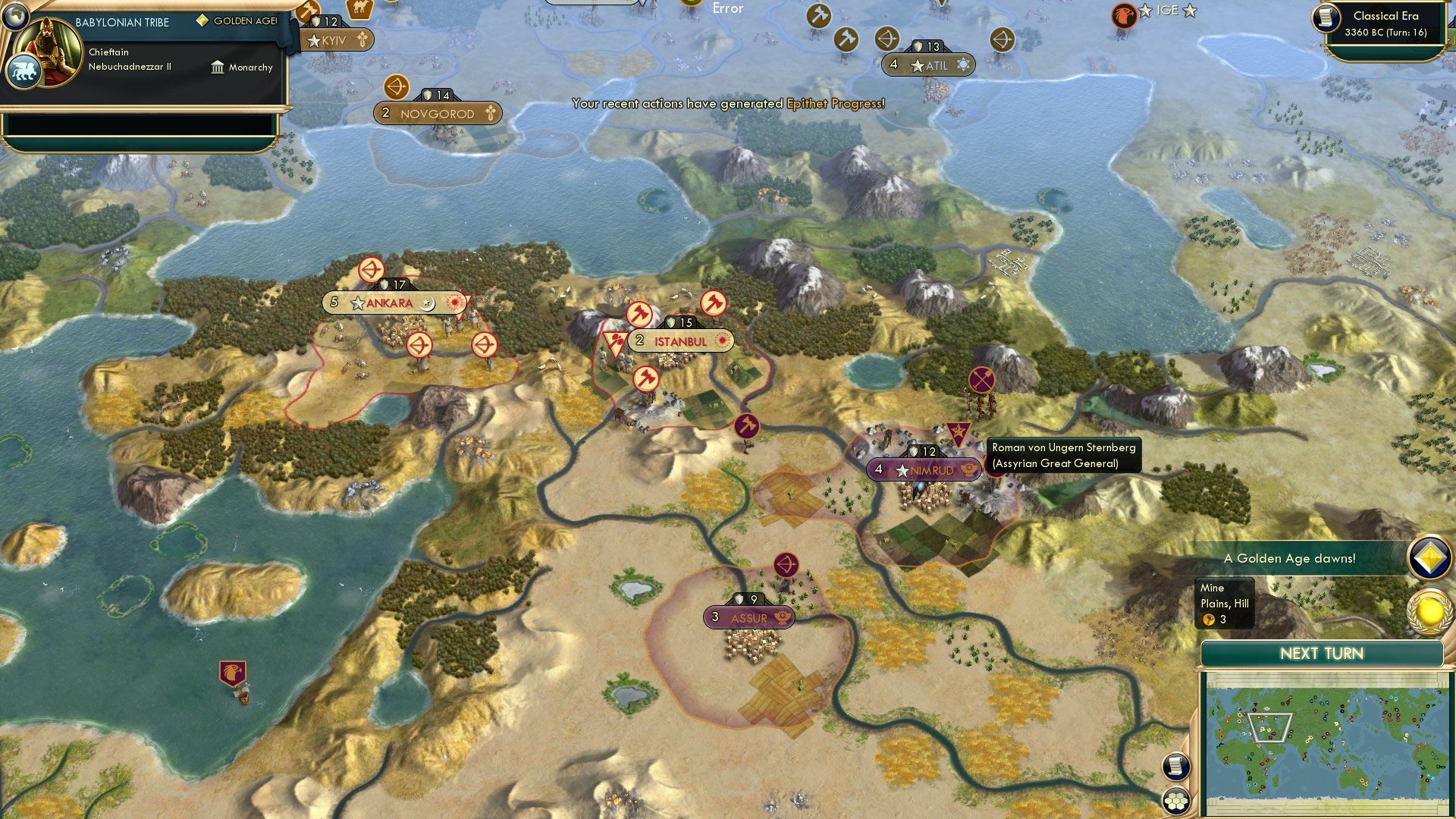Click the Assur city banner
Screen dimensions: 1456x819
point(748,617)
